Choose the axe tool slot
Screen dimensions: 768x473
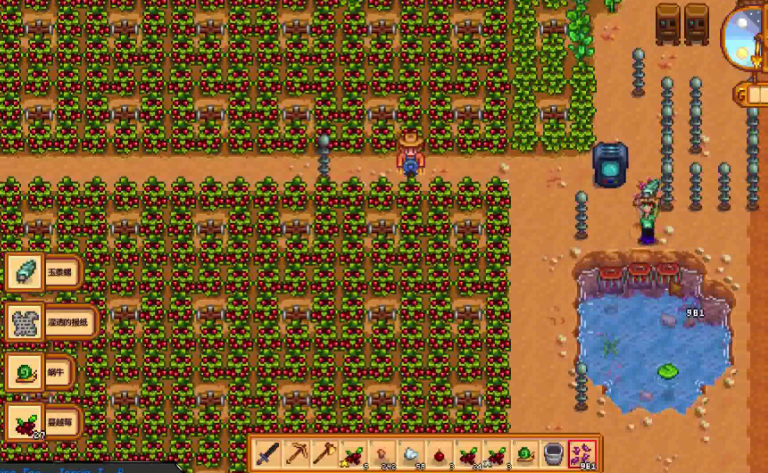pyautogui.click(x=324, y=454)
